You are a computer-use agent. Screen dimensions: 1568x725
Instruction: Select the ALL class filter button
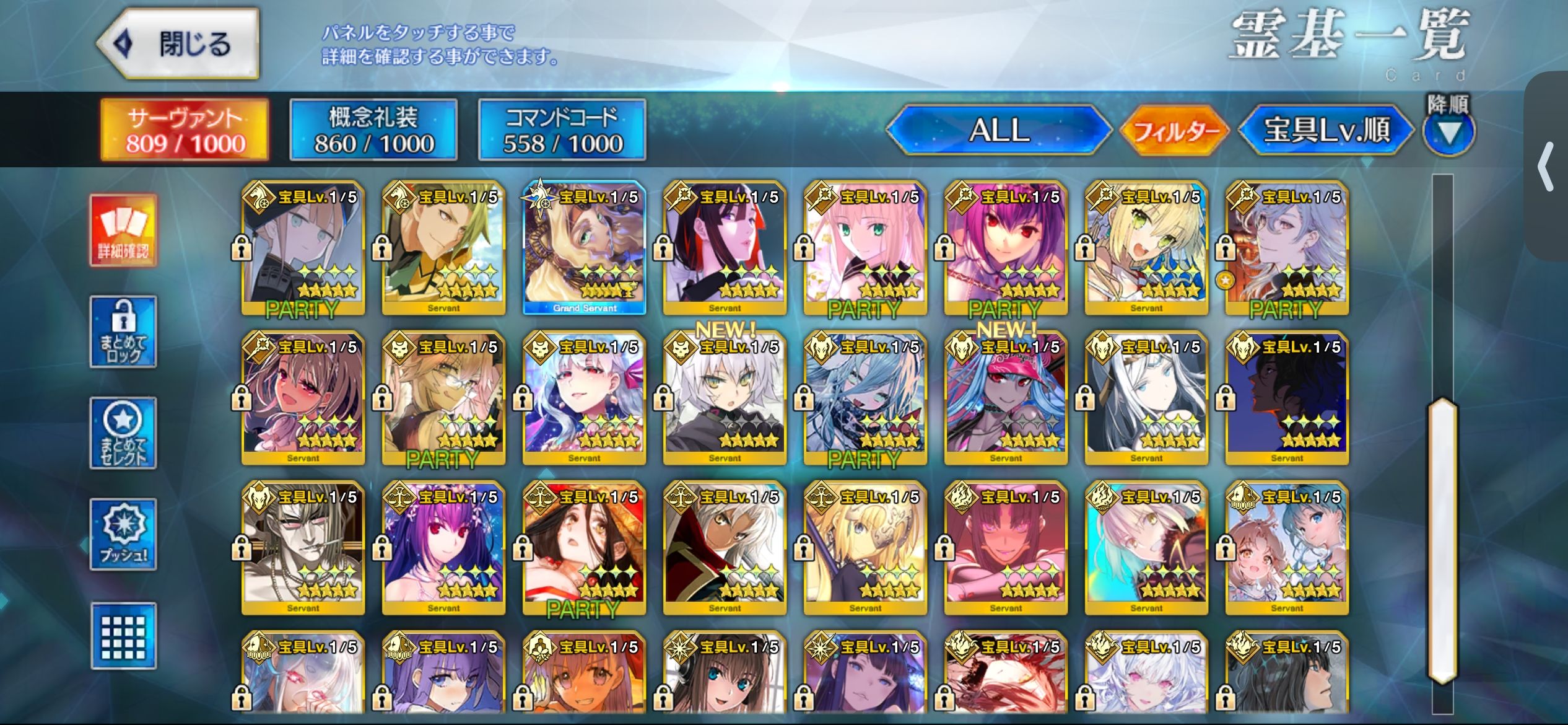coord(998,130)
